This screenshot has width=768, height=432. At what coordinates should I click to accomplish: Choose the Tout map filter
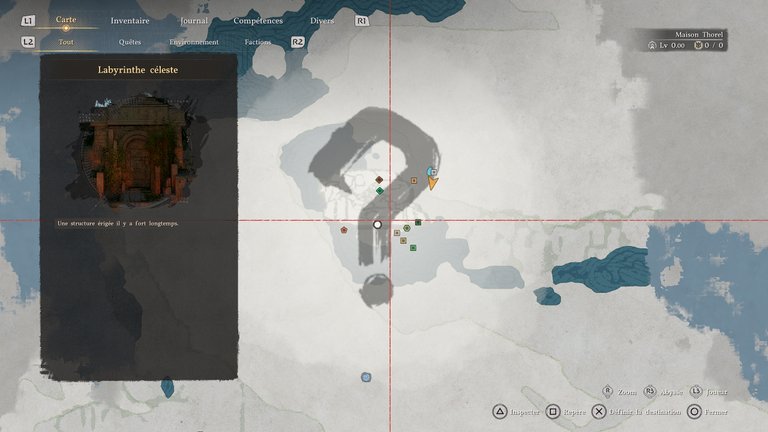click(66, 42)
